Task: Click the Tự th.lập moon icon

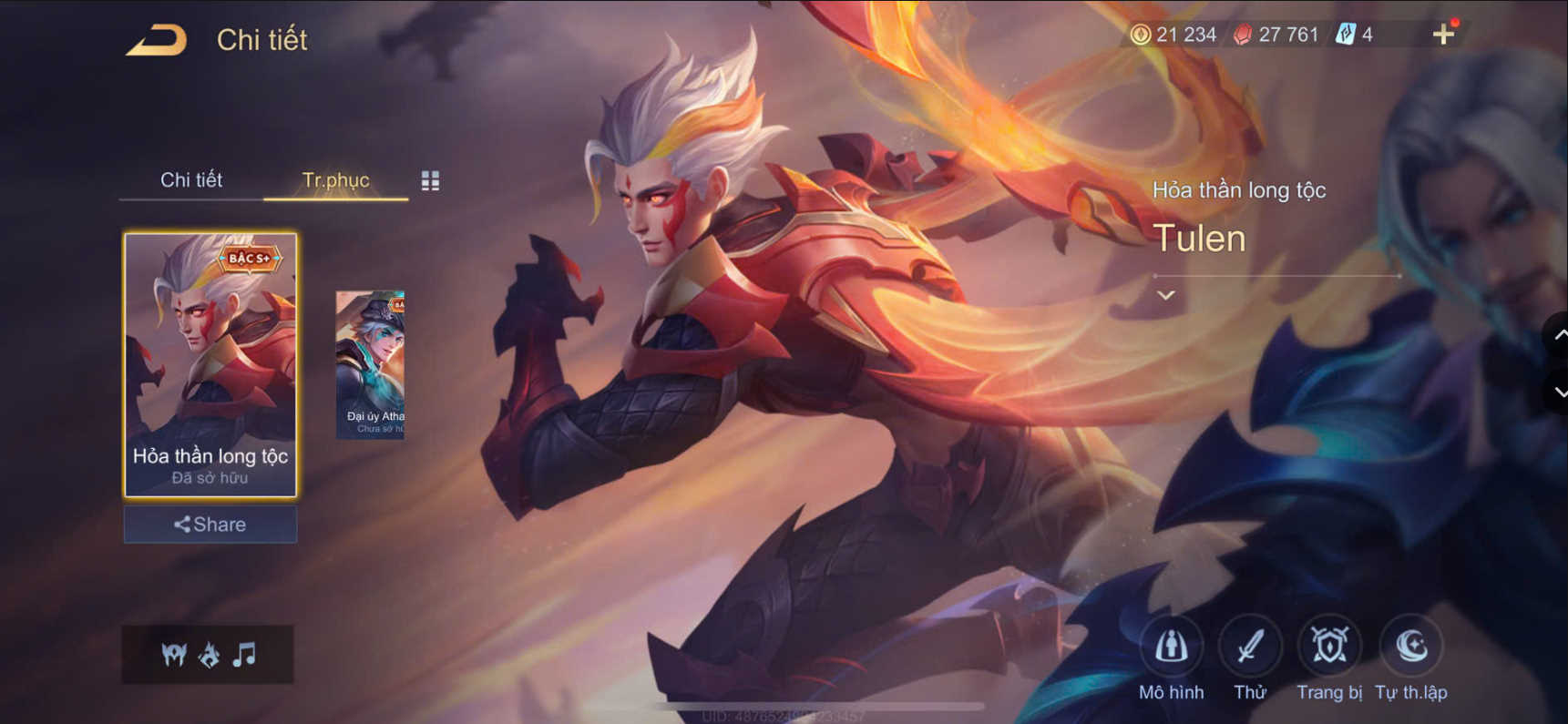Action: (x=1408, y=647)
